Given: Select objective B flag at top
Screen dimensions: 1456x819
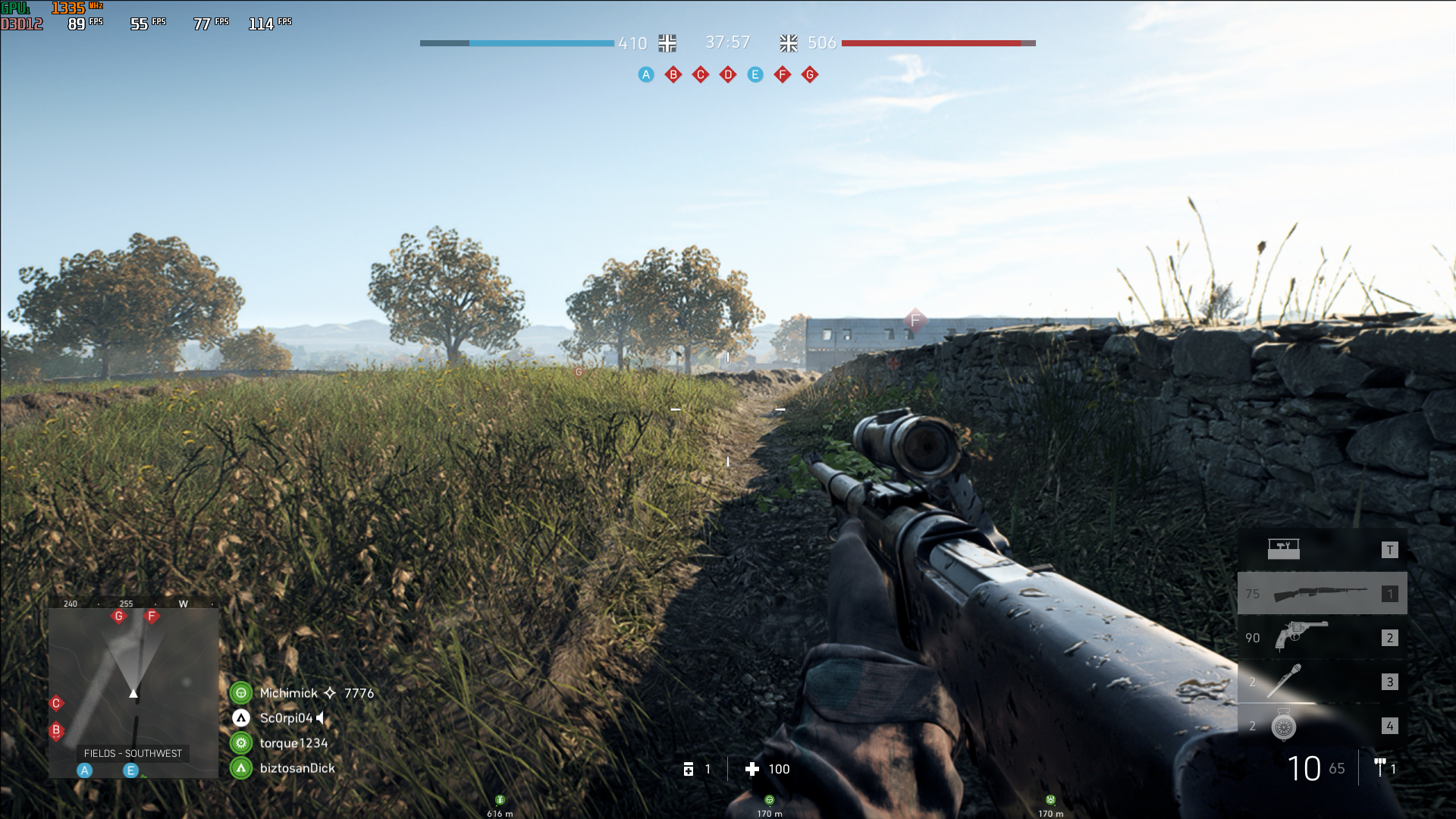Looking at the screenshot, I should (x=673, y=74).
